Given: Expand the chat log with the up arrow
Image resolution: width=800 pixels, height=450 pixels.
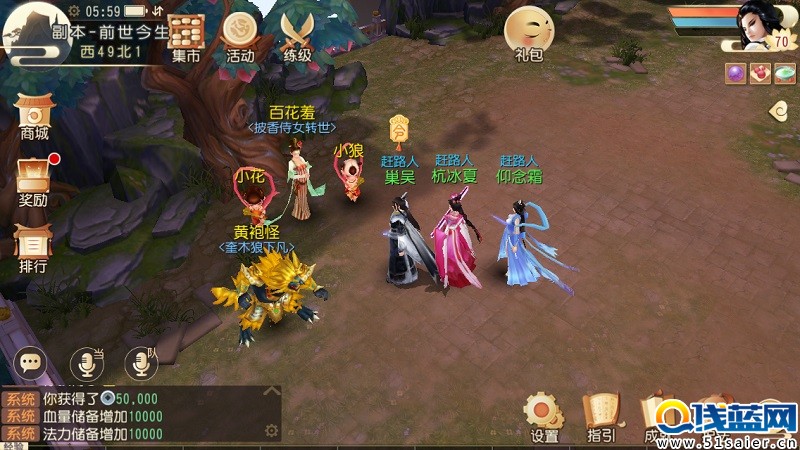Looking at the screenshot, I should coord(270,394).
